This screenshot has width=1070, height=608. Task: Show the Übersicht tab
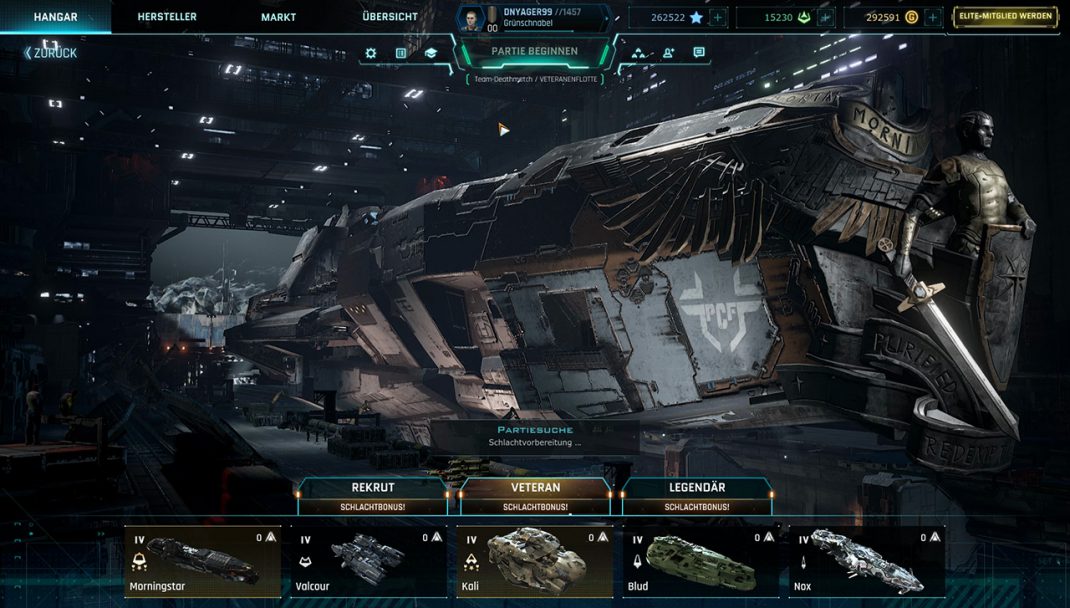tap(391, 17)
